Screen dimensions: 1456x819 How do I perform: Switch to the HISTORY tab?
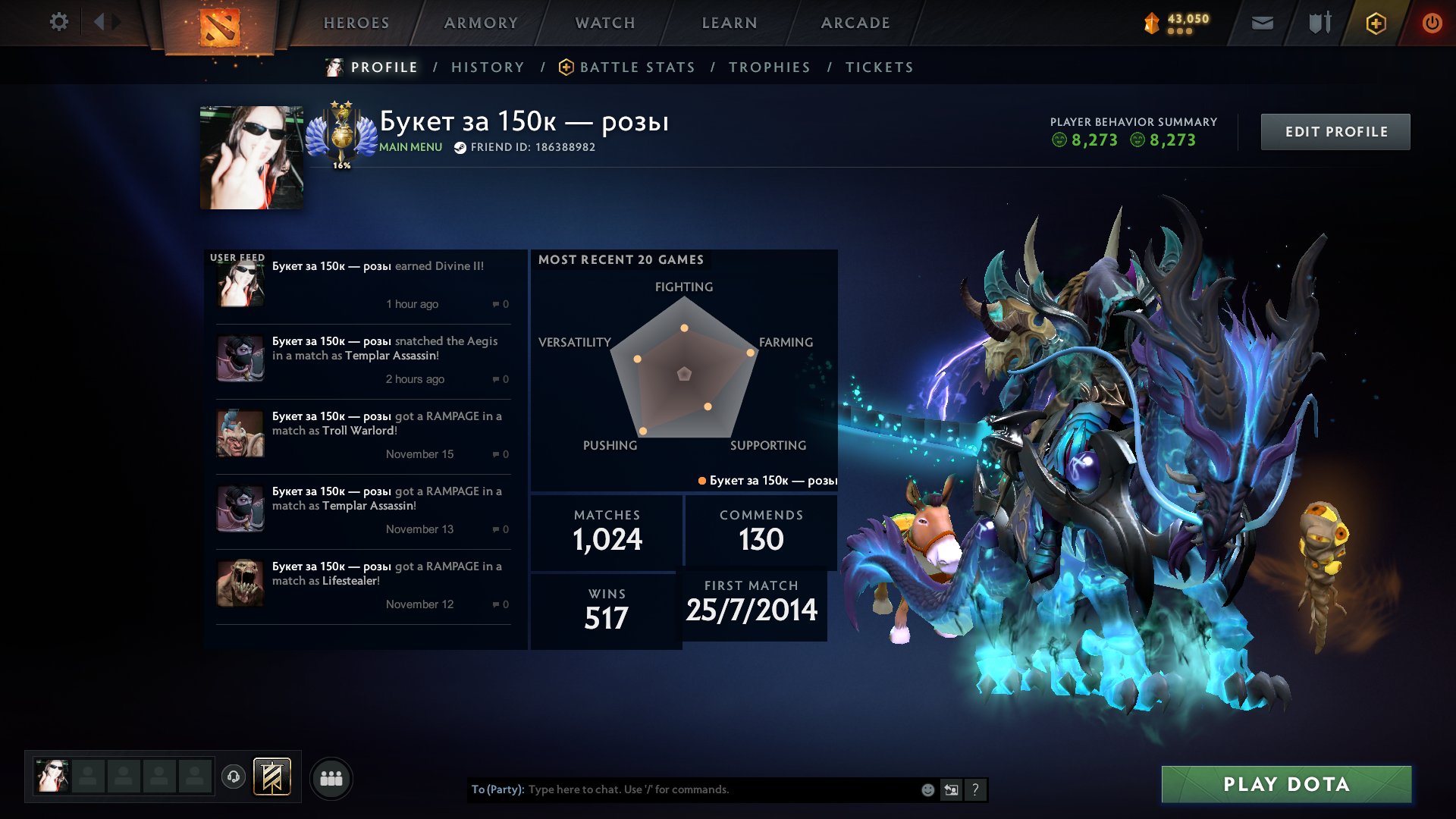pos(488,67)
